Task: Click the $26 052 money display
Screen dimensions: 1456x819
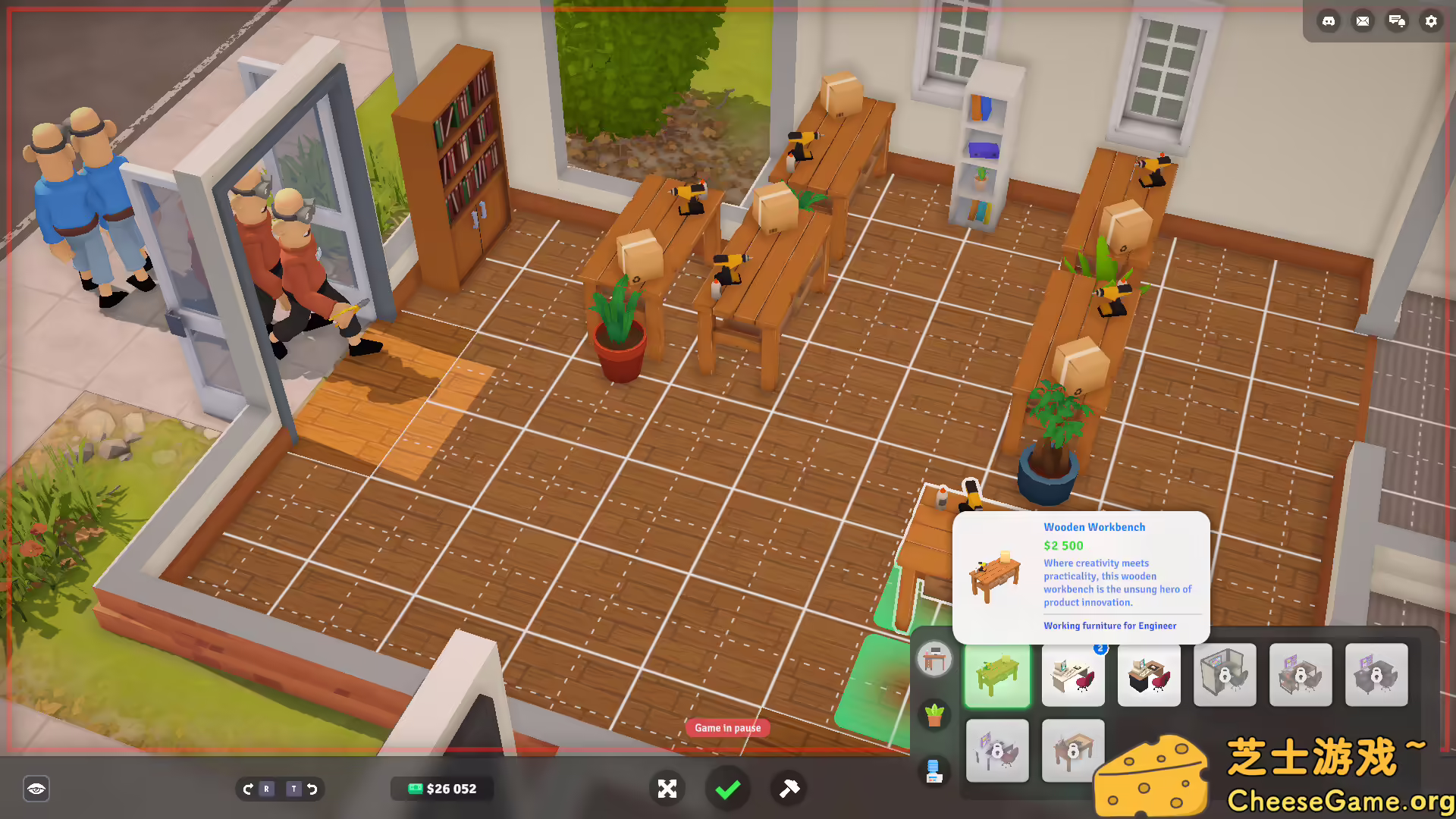Action: (442, 789)
